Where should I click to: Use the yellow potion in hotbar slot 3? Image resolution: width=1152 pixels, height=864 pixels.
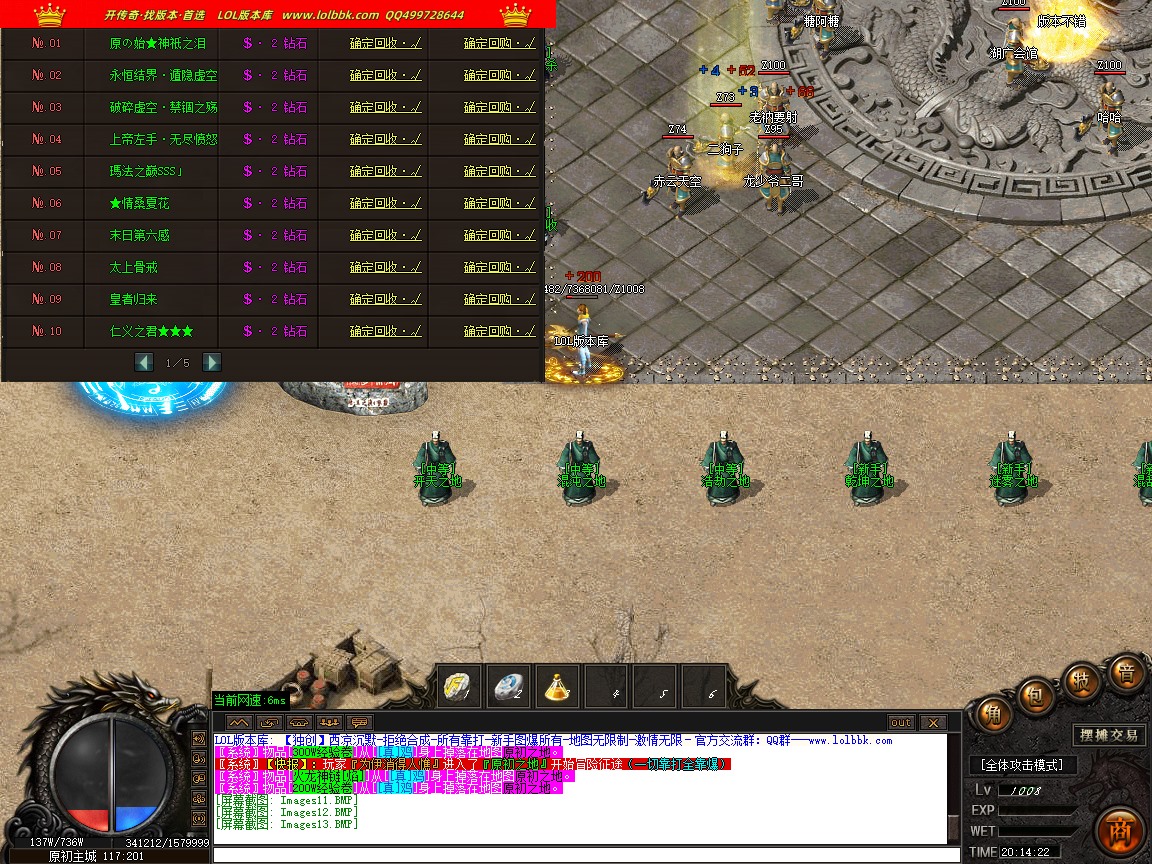558,687
